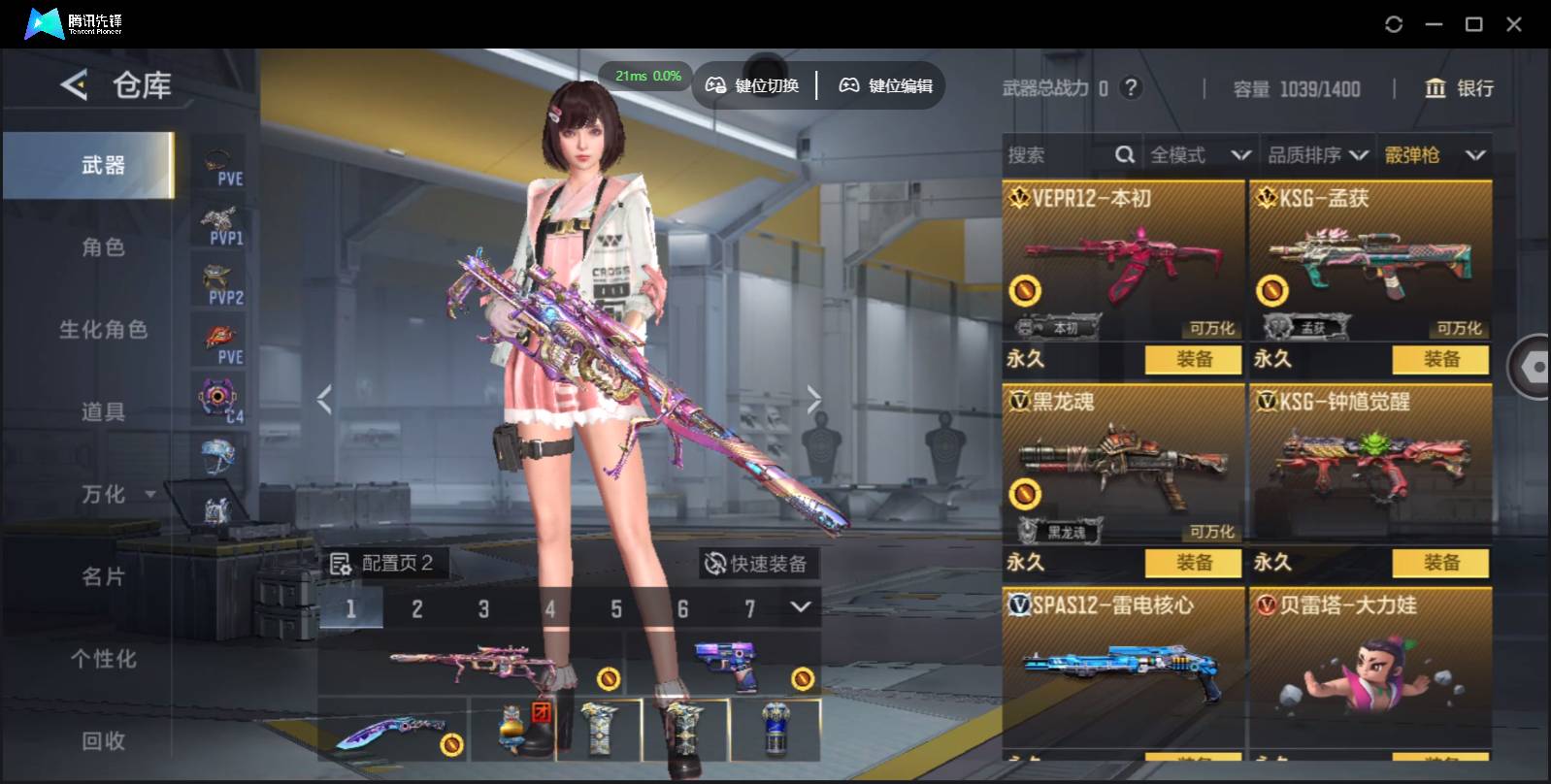
Task: Go back from the 仓库 warehouse screen
Action: (x=74, y=85)
